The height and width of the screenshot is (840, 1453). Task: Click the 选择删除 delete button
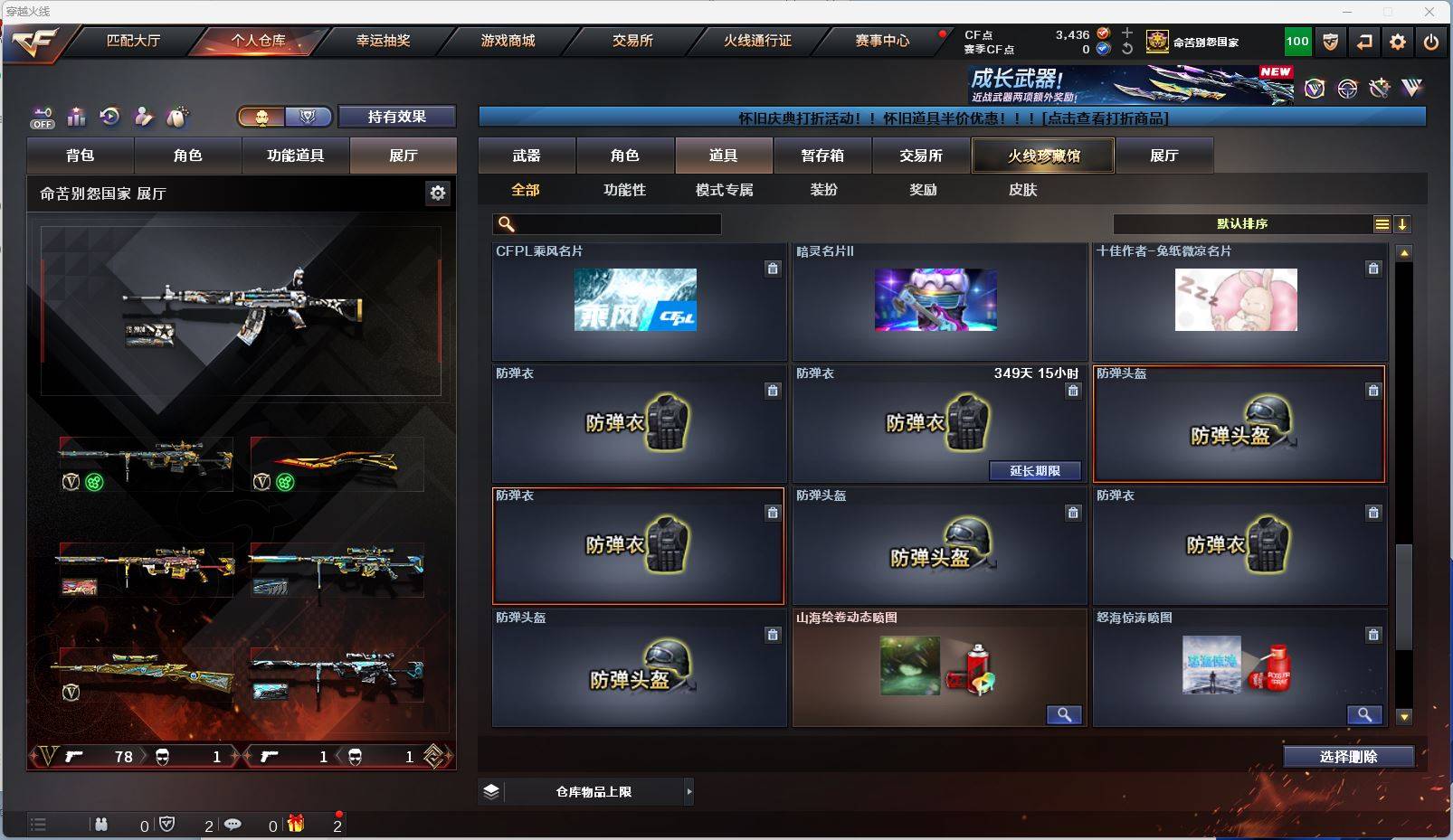1348,757
